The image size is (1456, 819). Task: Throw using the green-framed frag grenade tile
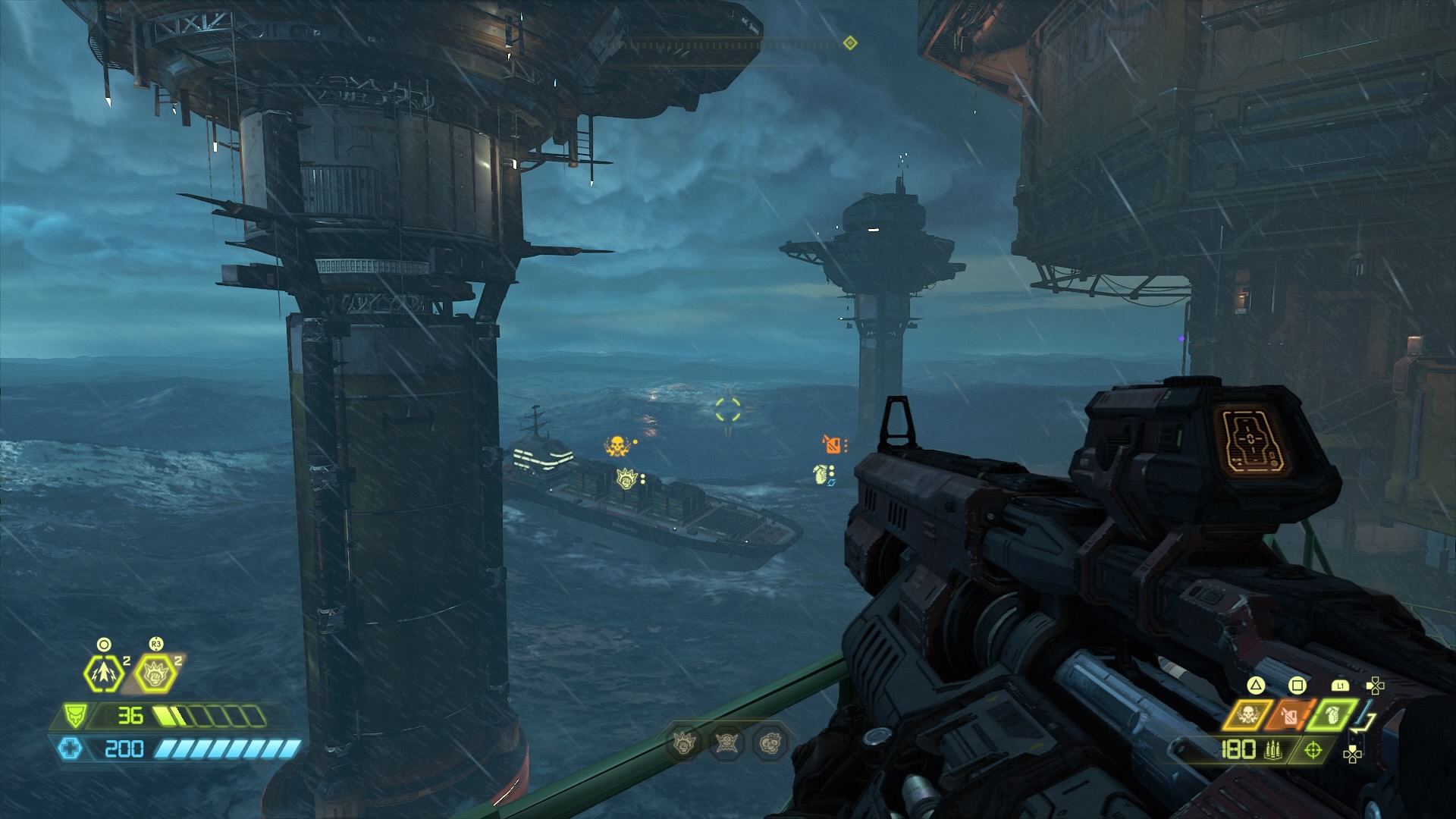(1332, 714)
